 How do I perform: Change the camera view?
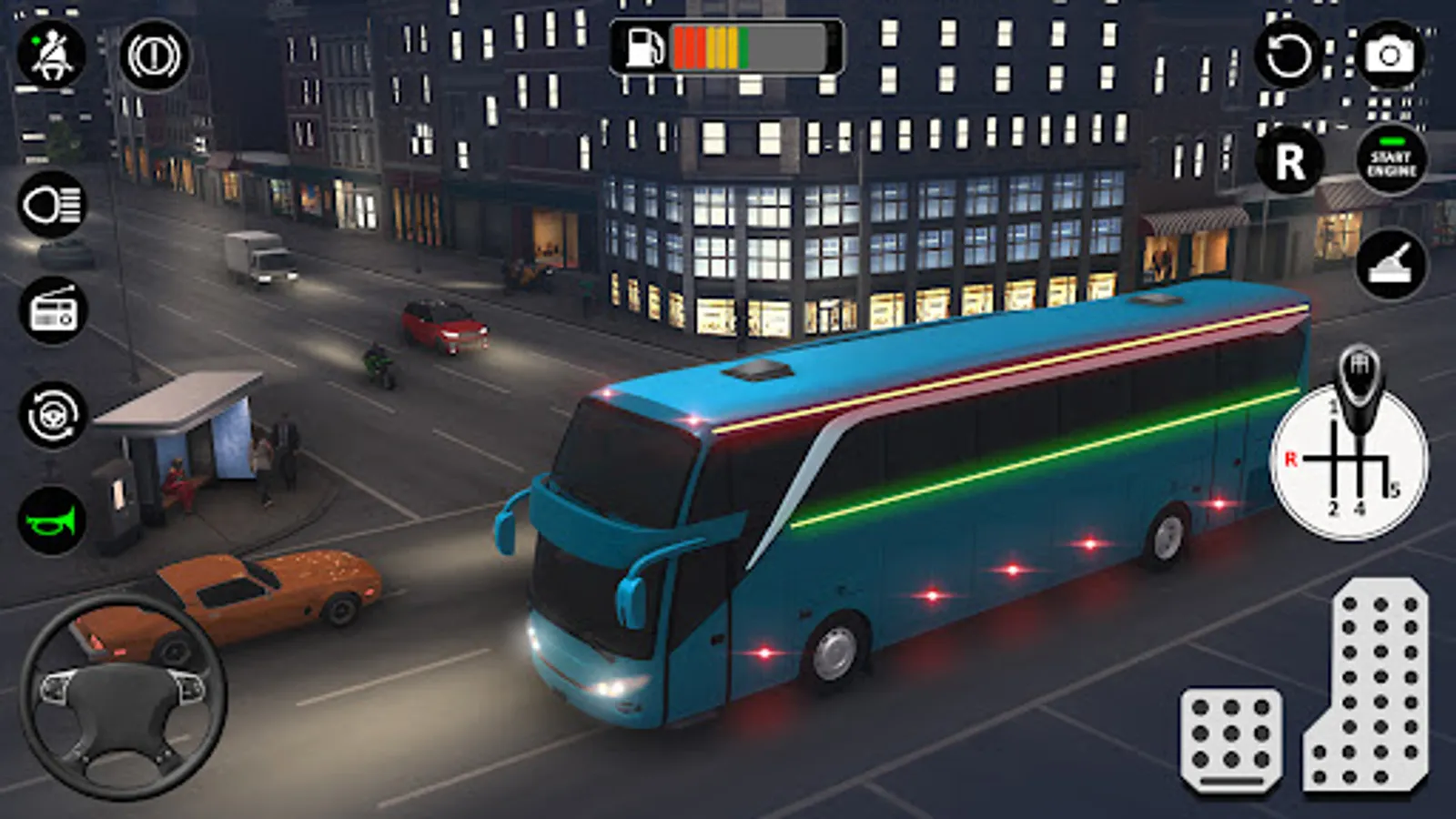point(1390,56)
